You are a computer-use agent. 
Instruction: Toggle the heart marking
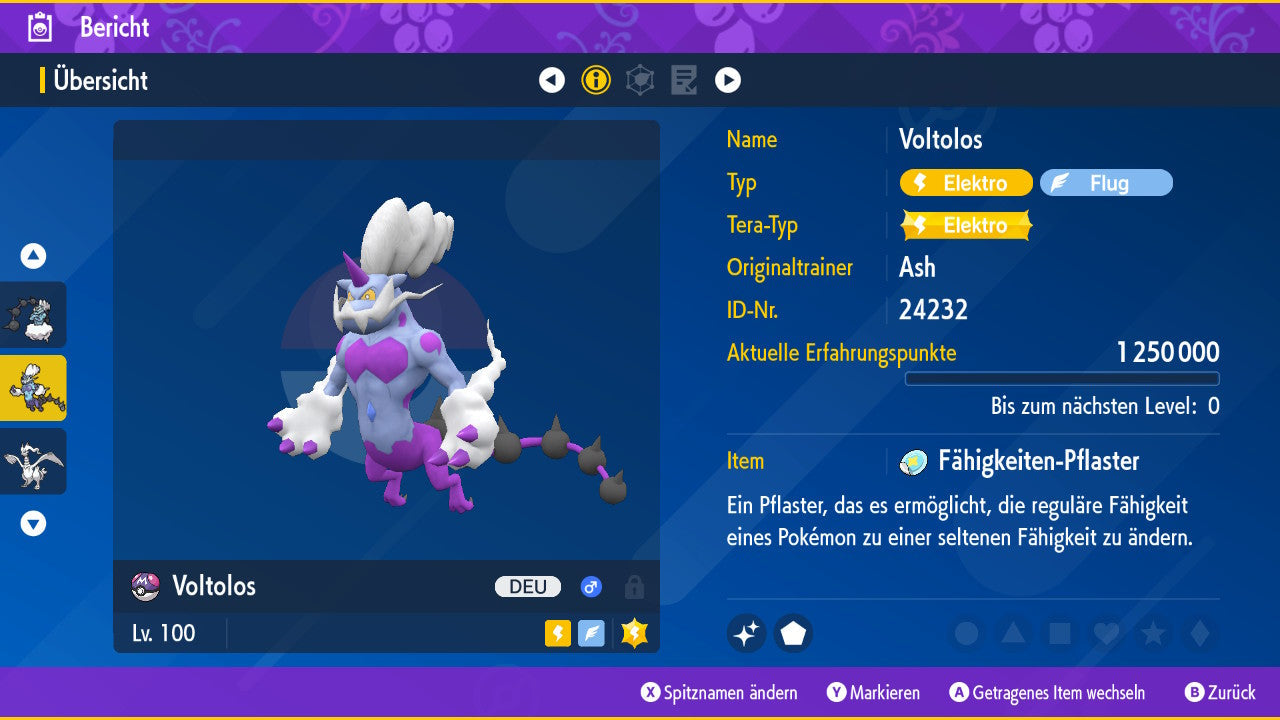pos(1106,633)
